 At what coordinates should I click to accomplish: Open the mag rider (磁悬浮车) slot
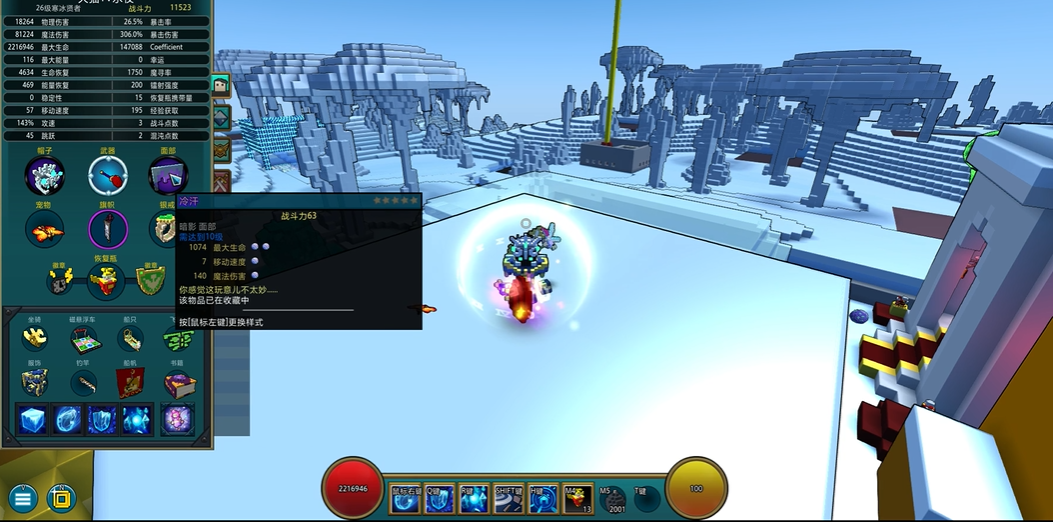coord(88,340)
